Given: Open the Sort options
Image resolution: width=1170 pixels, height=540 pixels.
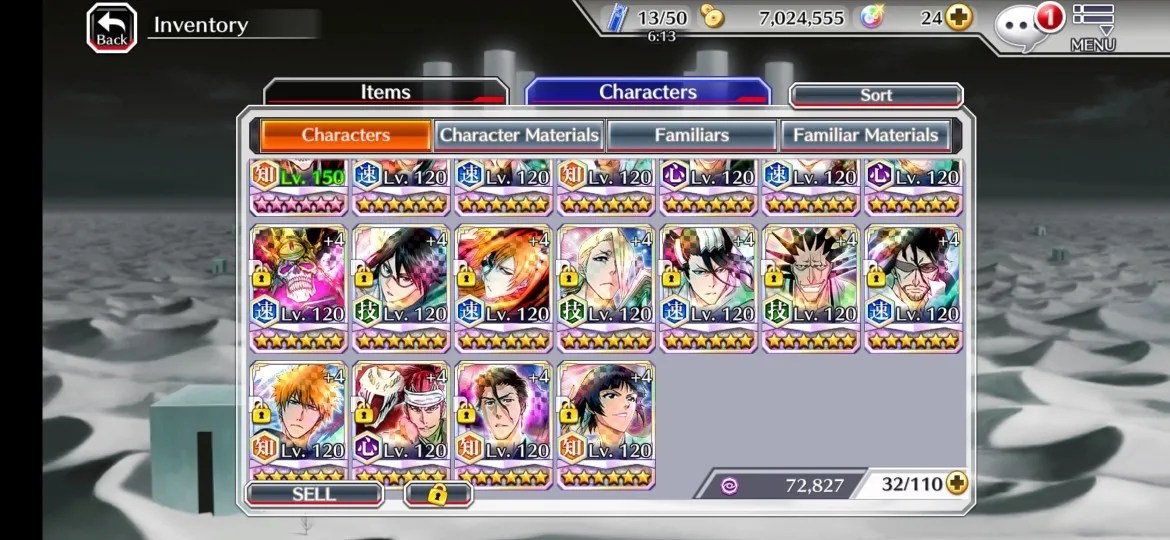Looking at the screenshot, I should pyautogui.click(x=876, y=95).
